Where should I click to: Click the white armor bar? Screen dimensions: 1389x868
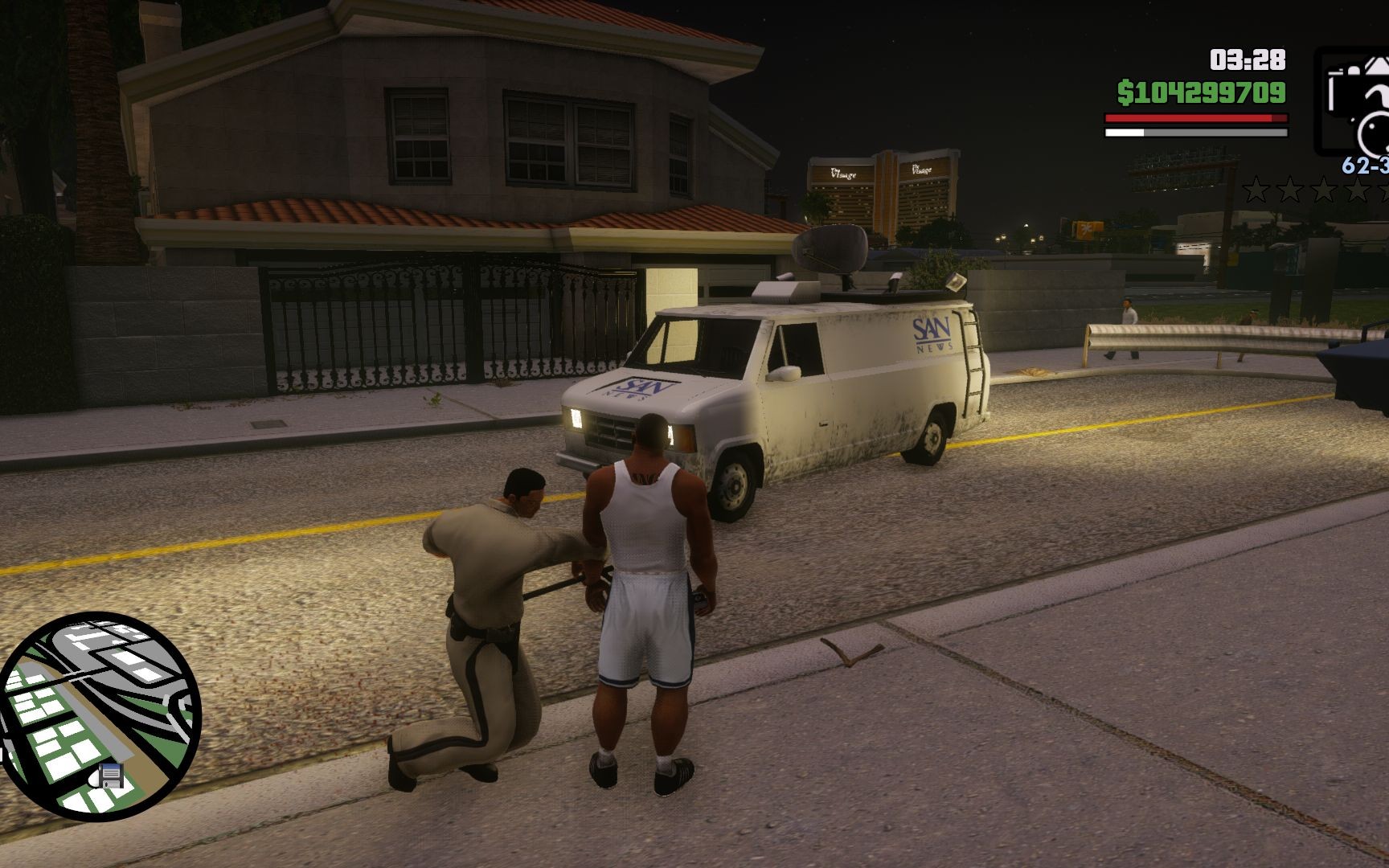point(1125,133)
